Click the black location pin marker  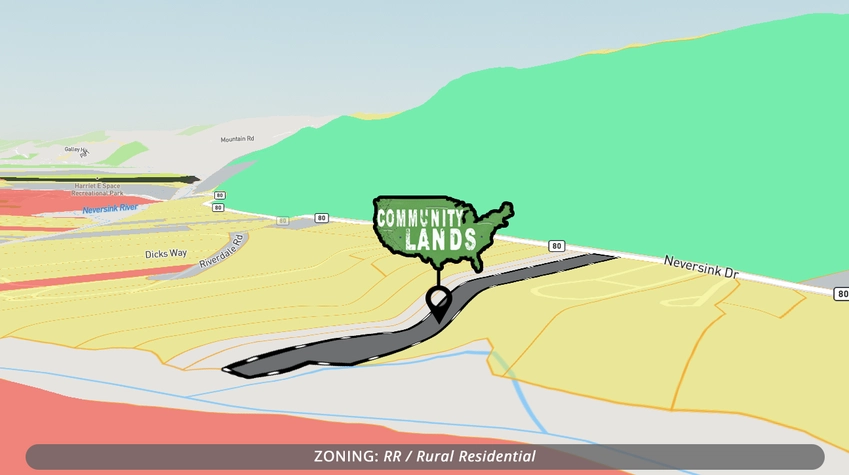pos(438,301)
